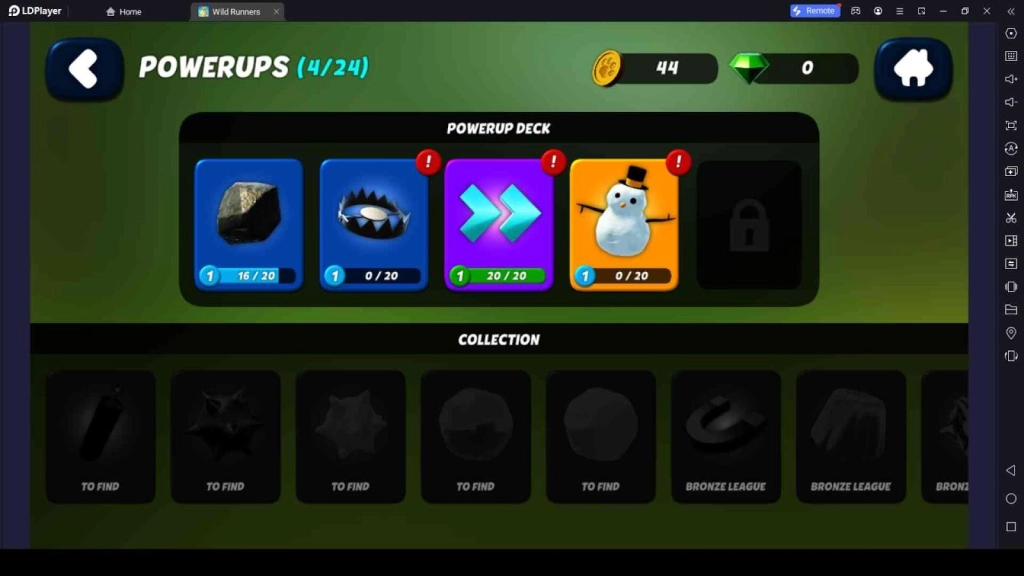This screenshot has height=576, width=1024.
Task: Inspect the magnet Bronze League card
Action: (725, 436)
